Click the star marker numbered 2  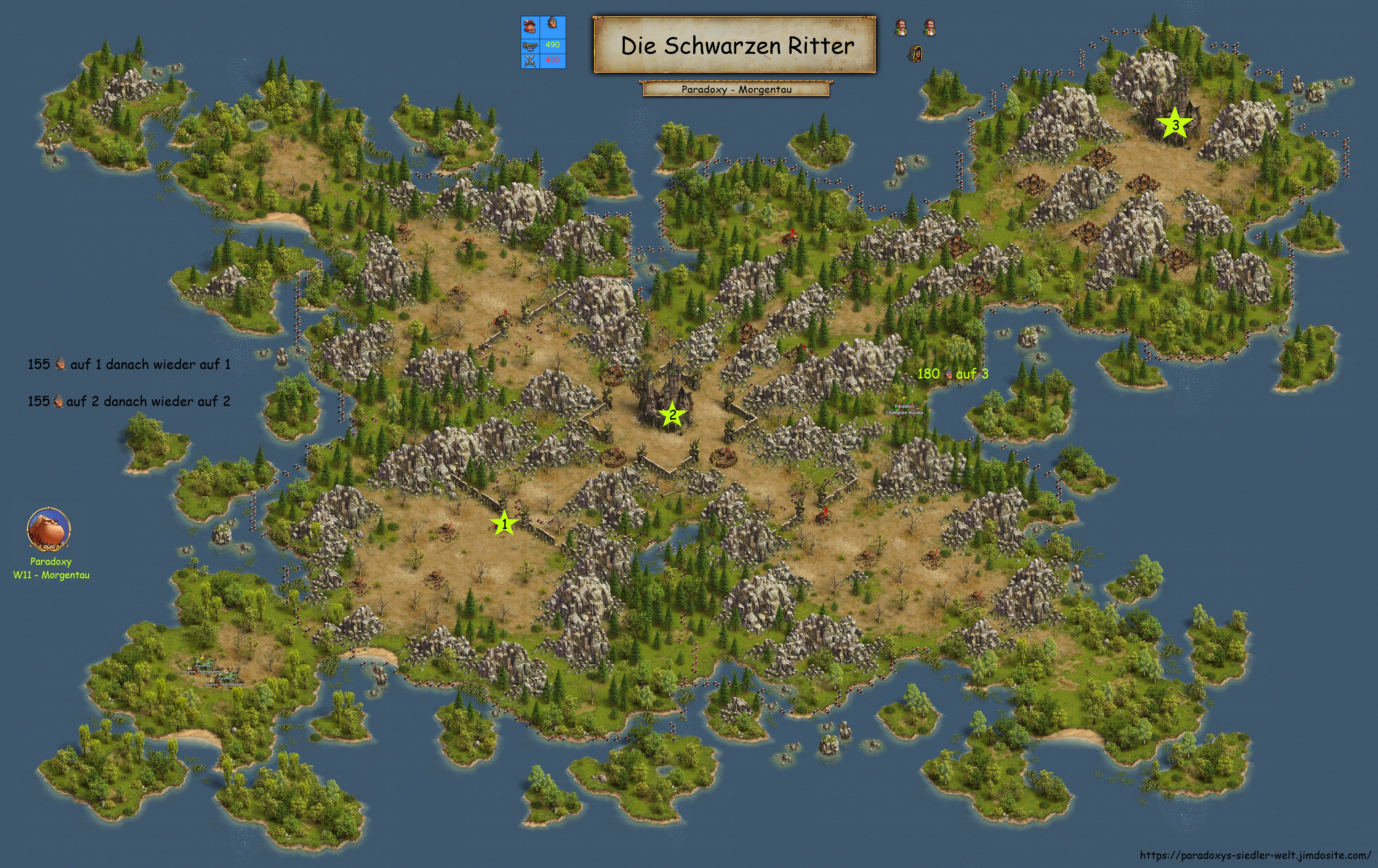672,415
